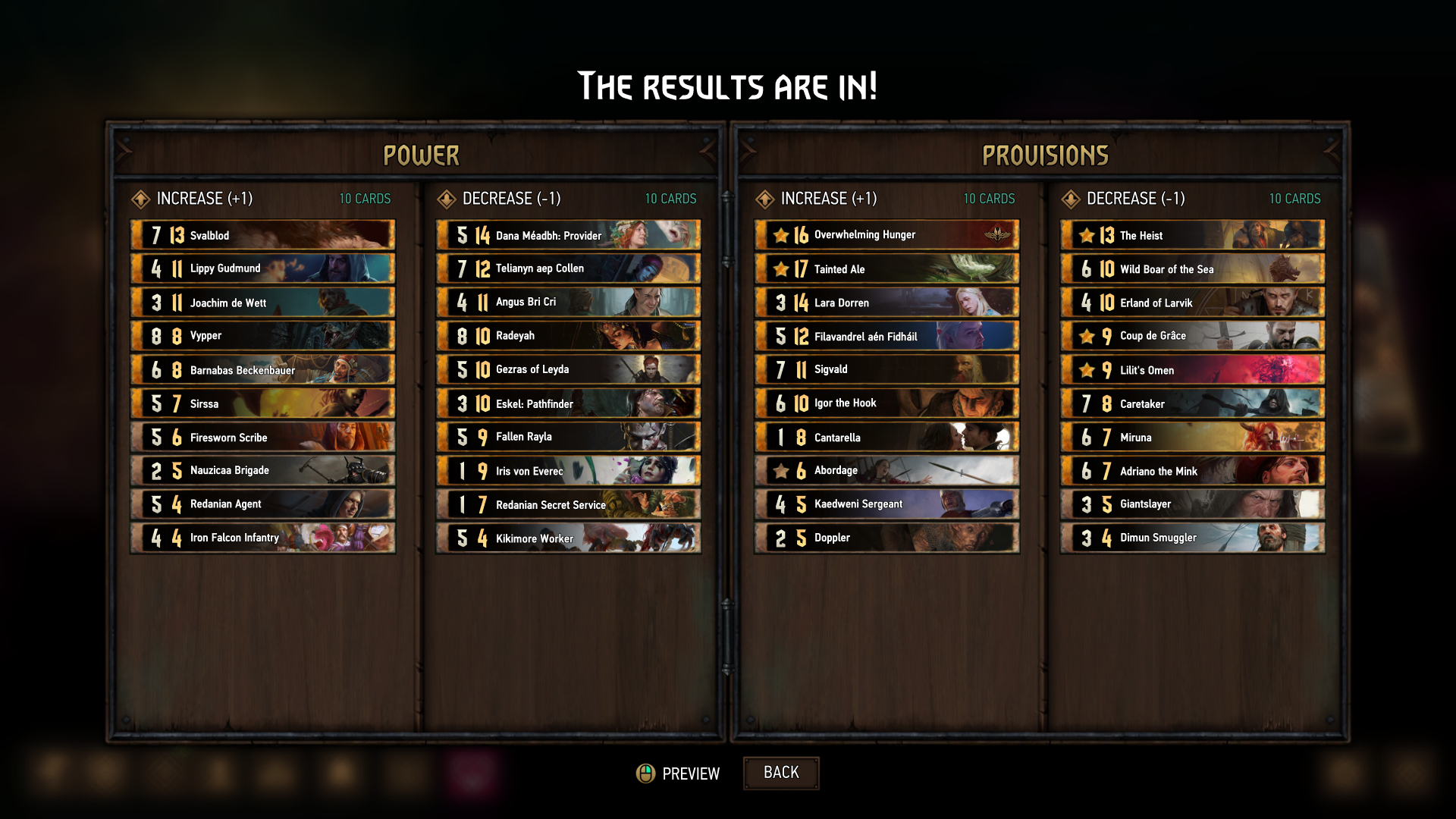Click the Eskel: Pathfinder card

568,403
